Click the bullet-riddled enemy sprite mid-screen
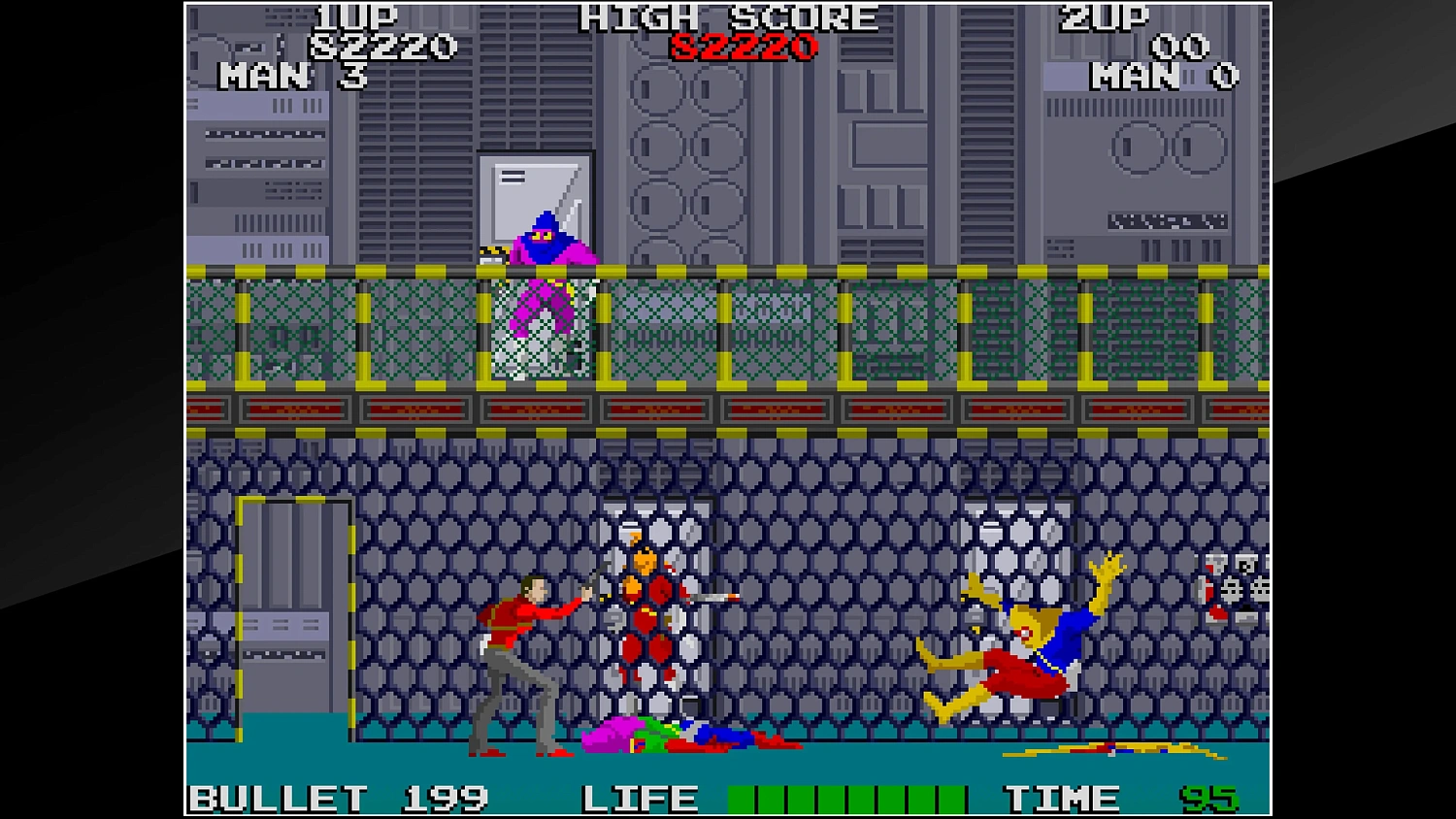Screen dimensions: 1456x819 pyautogui.click(x=645, y=602)
